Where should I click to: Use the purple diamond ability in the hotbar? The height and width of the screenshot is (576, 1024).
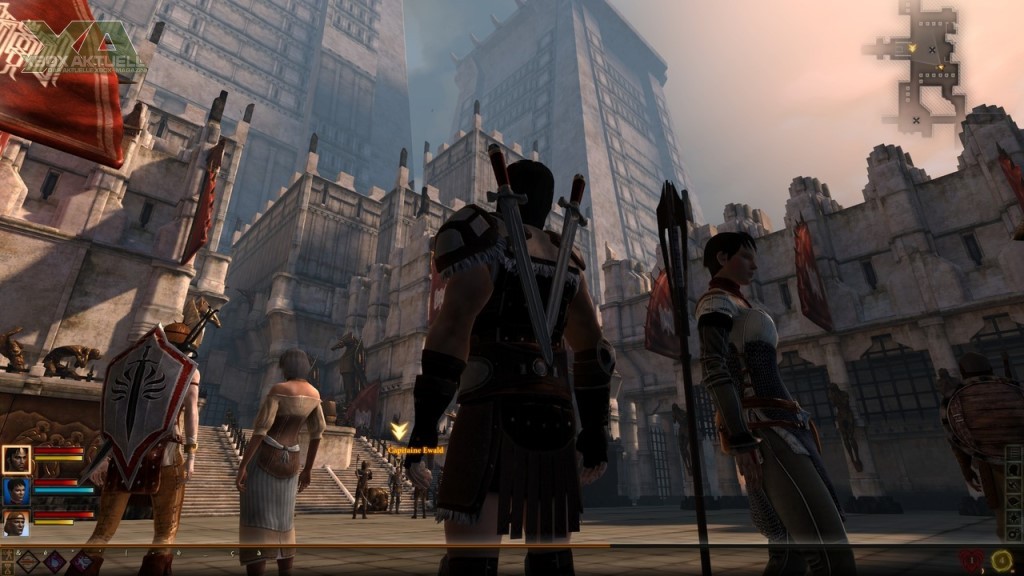pos(81,562)
